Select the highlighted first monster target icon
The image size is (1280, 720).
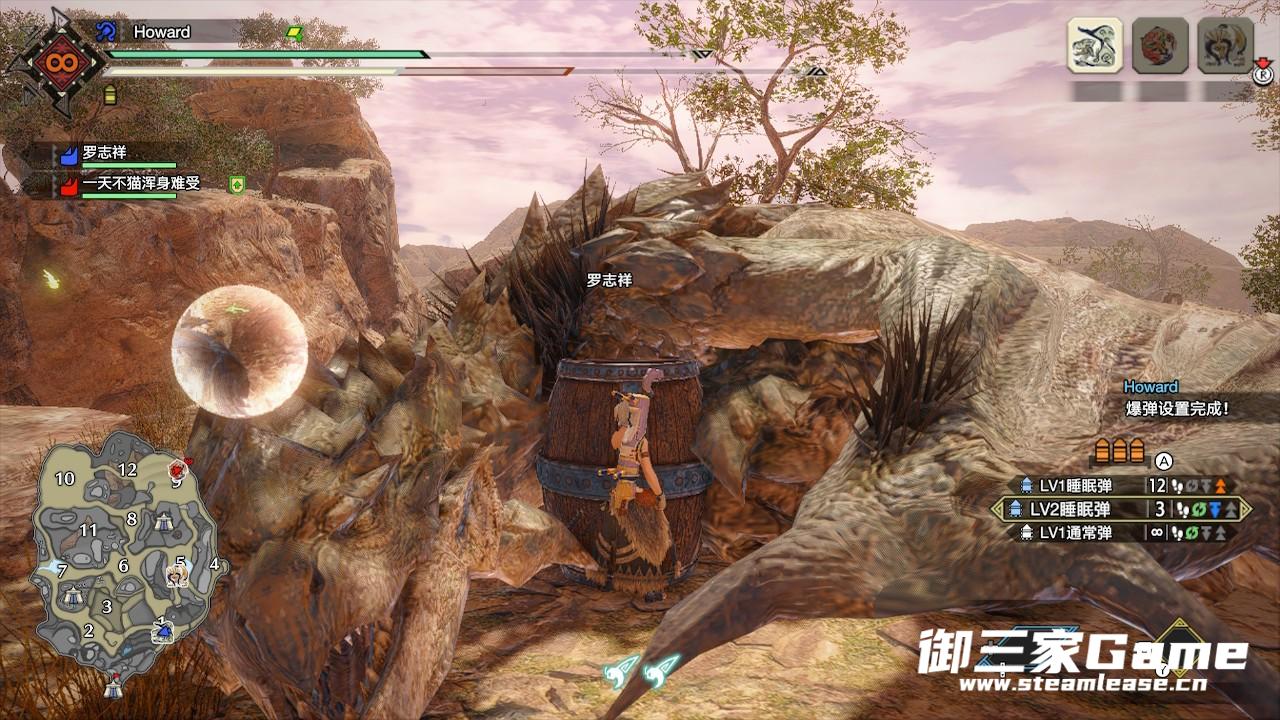coord(1094,45)
